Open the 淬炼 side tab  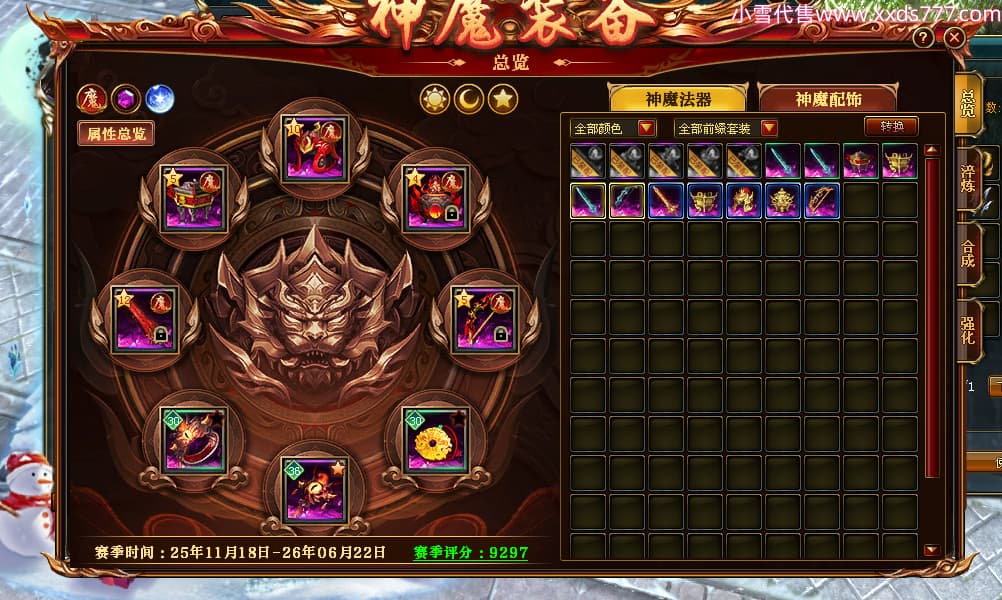click(x=968, y=177)
